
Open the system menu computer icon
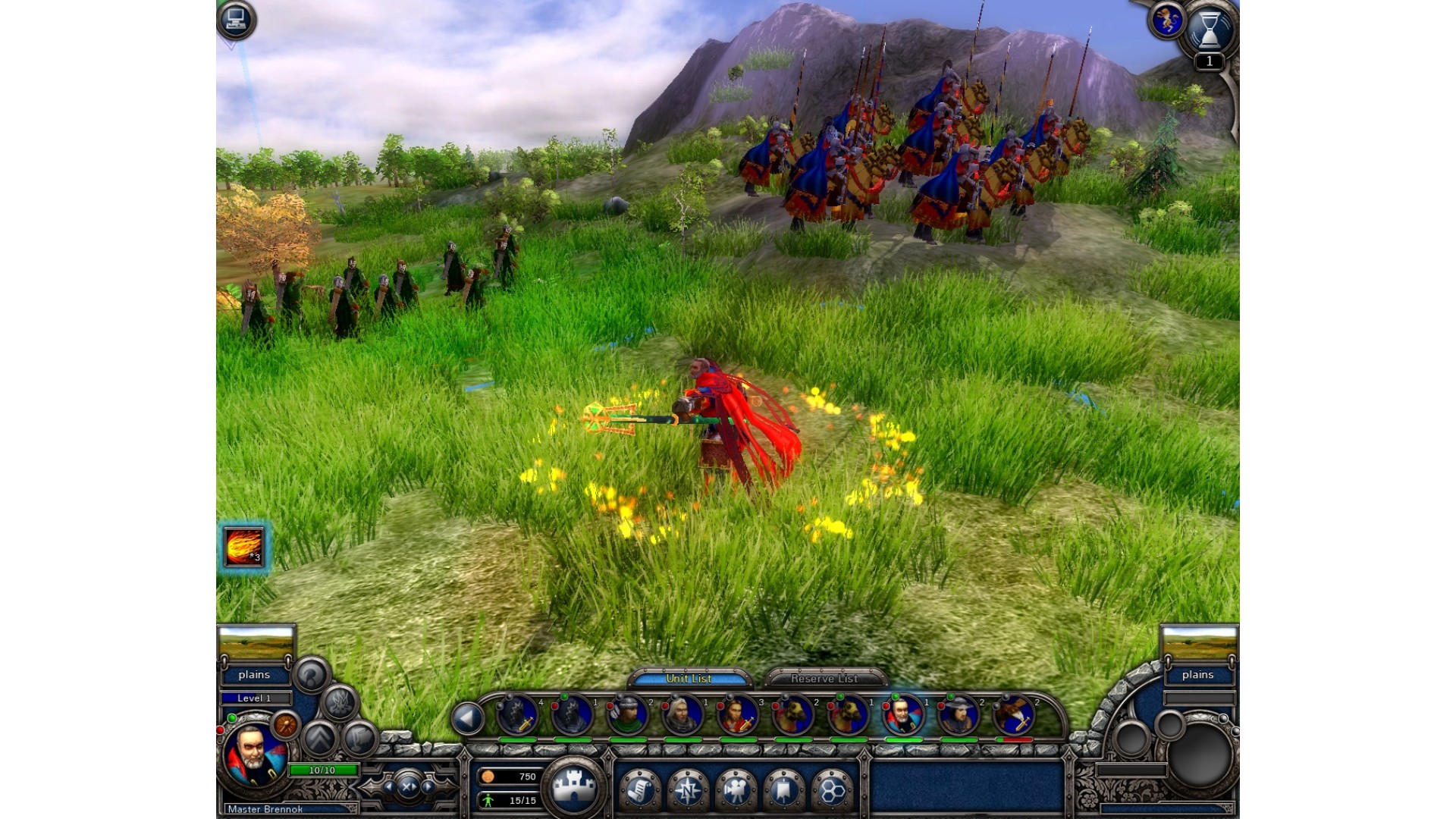click(236, 20)
